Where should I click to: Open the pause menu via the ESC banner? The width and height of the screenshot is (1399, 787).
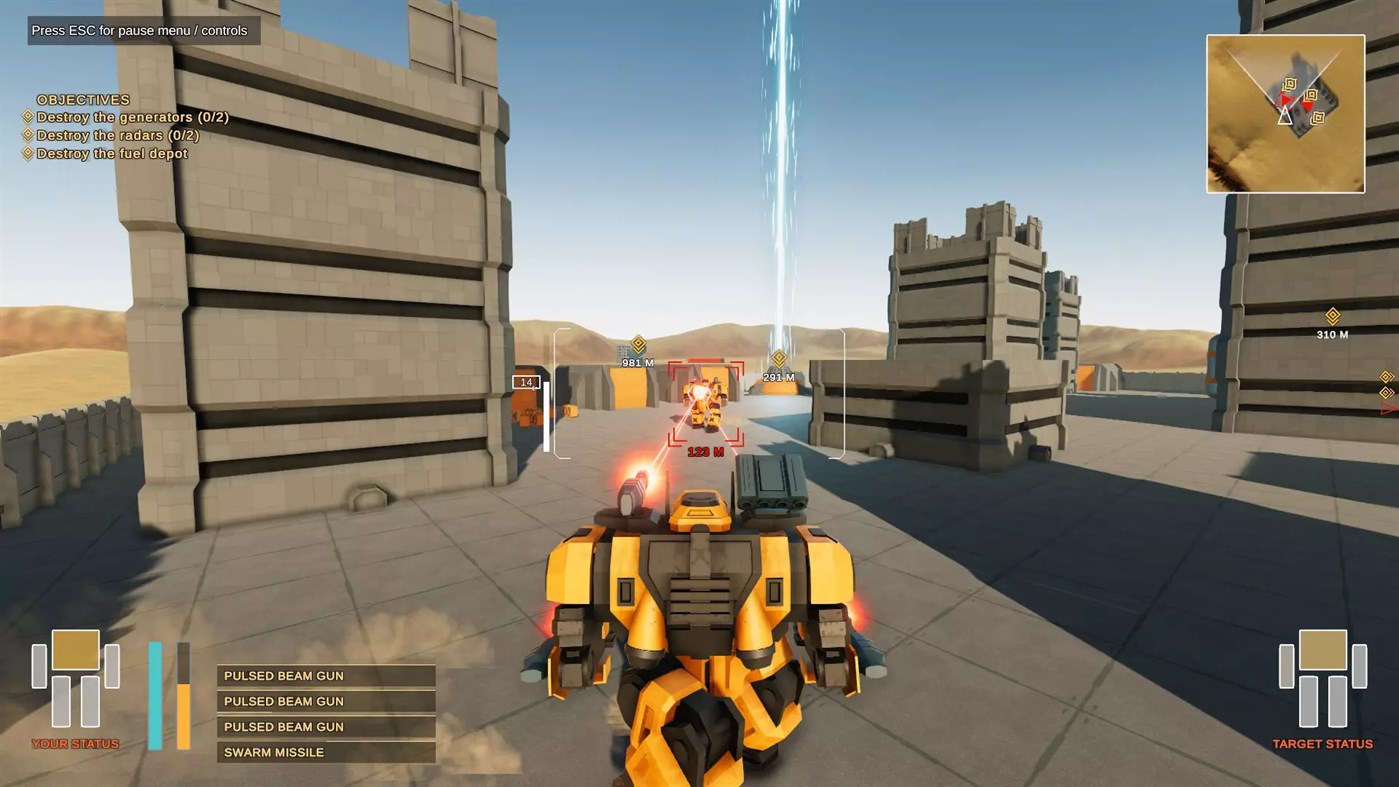(142, 30)
